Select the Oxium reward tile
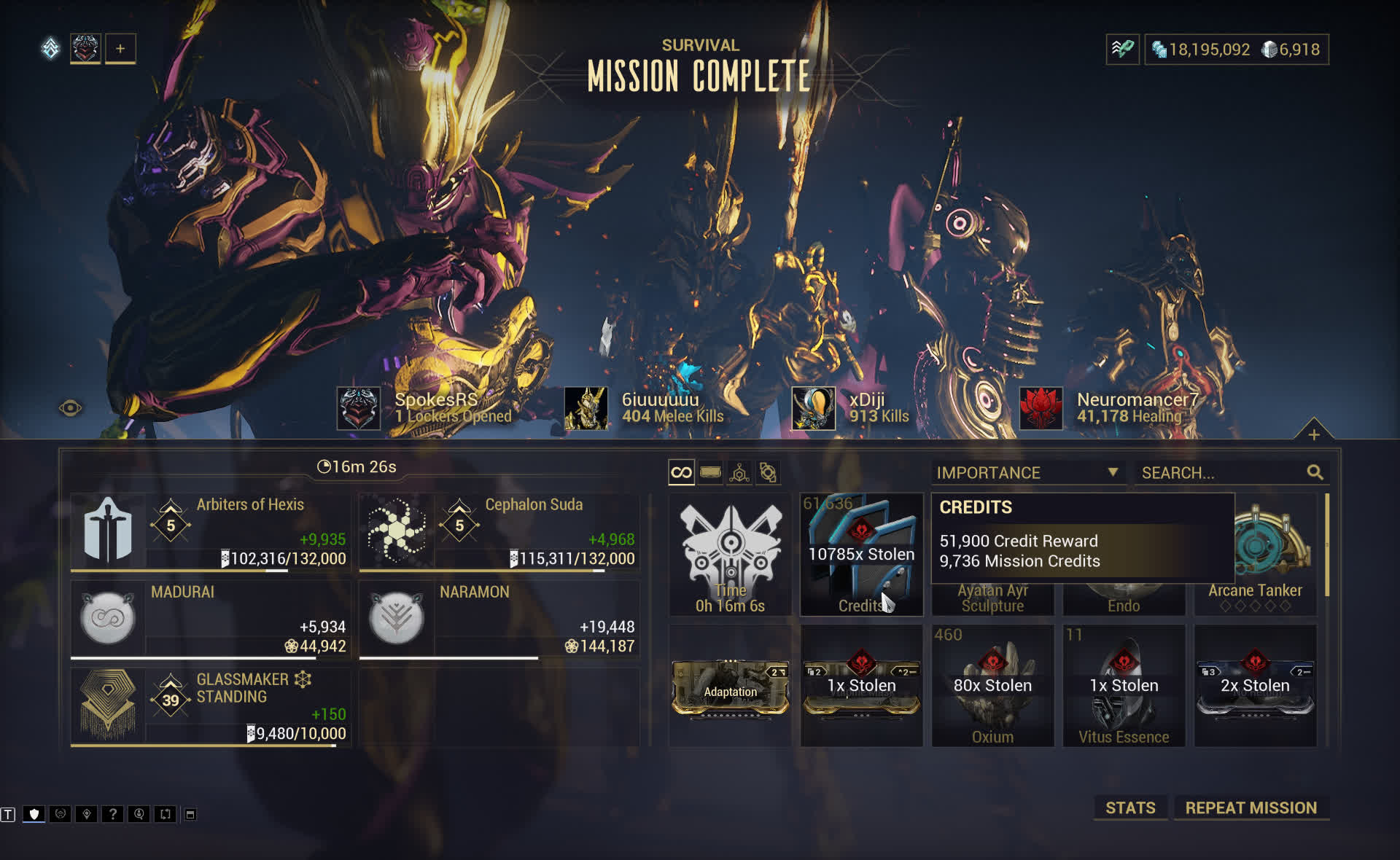 (992, 685)
